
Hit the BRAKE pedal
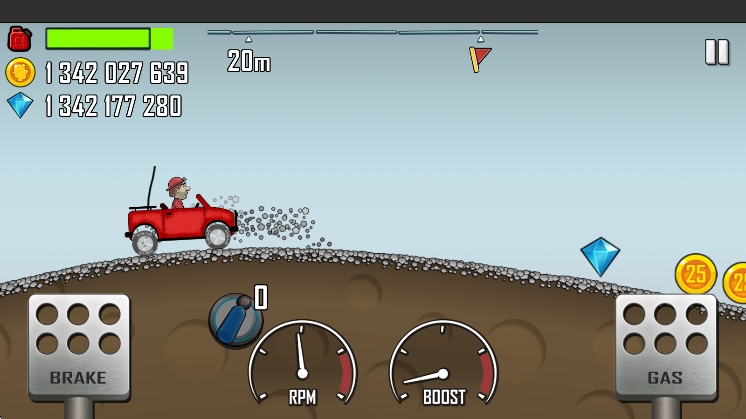[x=79, y=345]
